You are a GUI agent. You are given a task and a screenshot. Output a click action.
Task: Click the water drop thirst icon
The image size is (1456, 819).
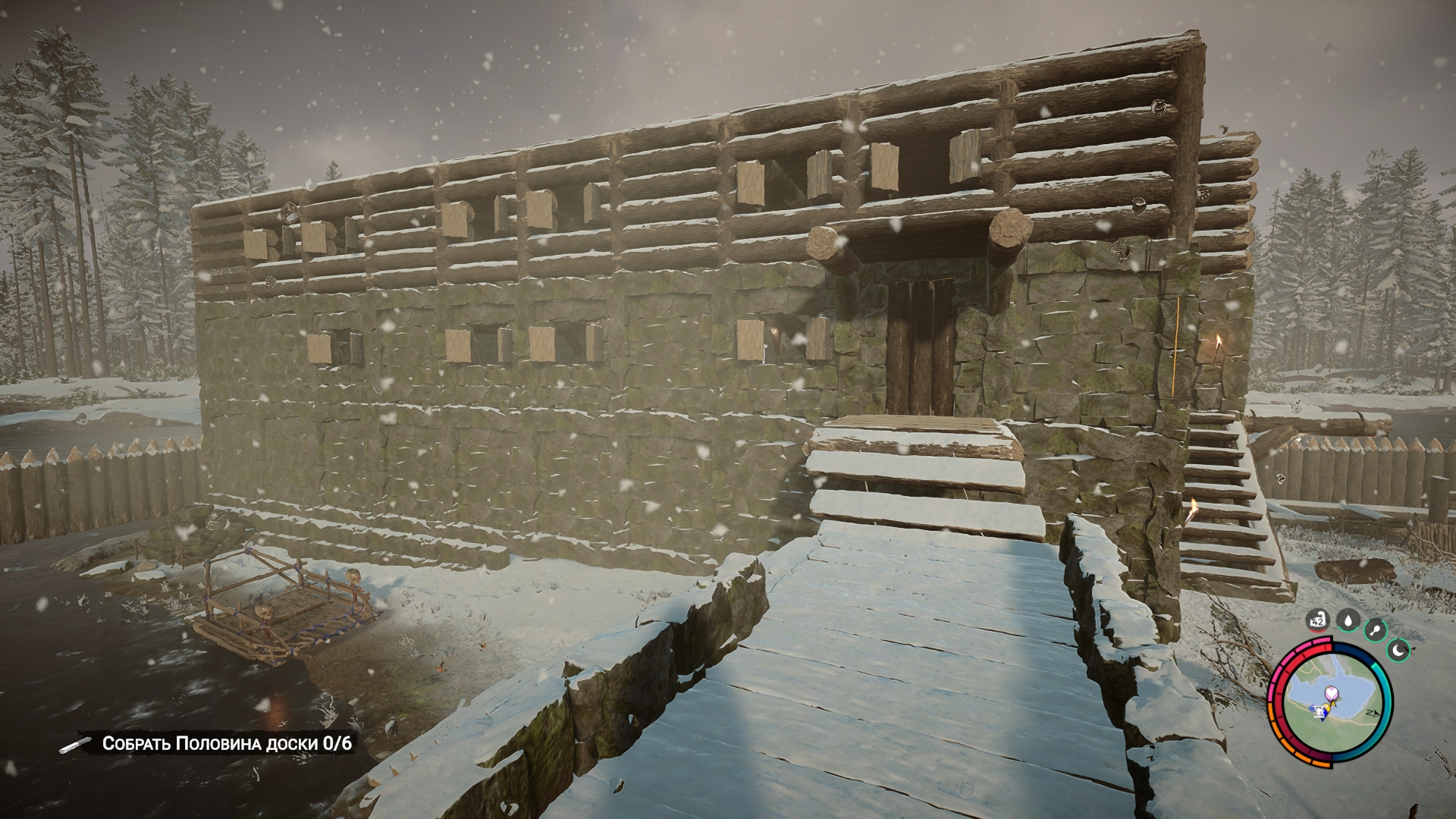[x=1348, y=622]
